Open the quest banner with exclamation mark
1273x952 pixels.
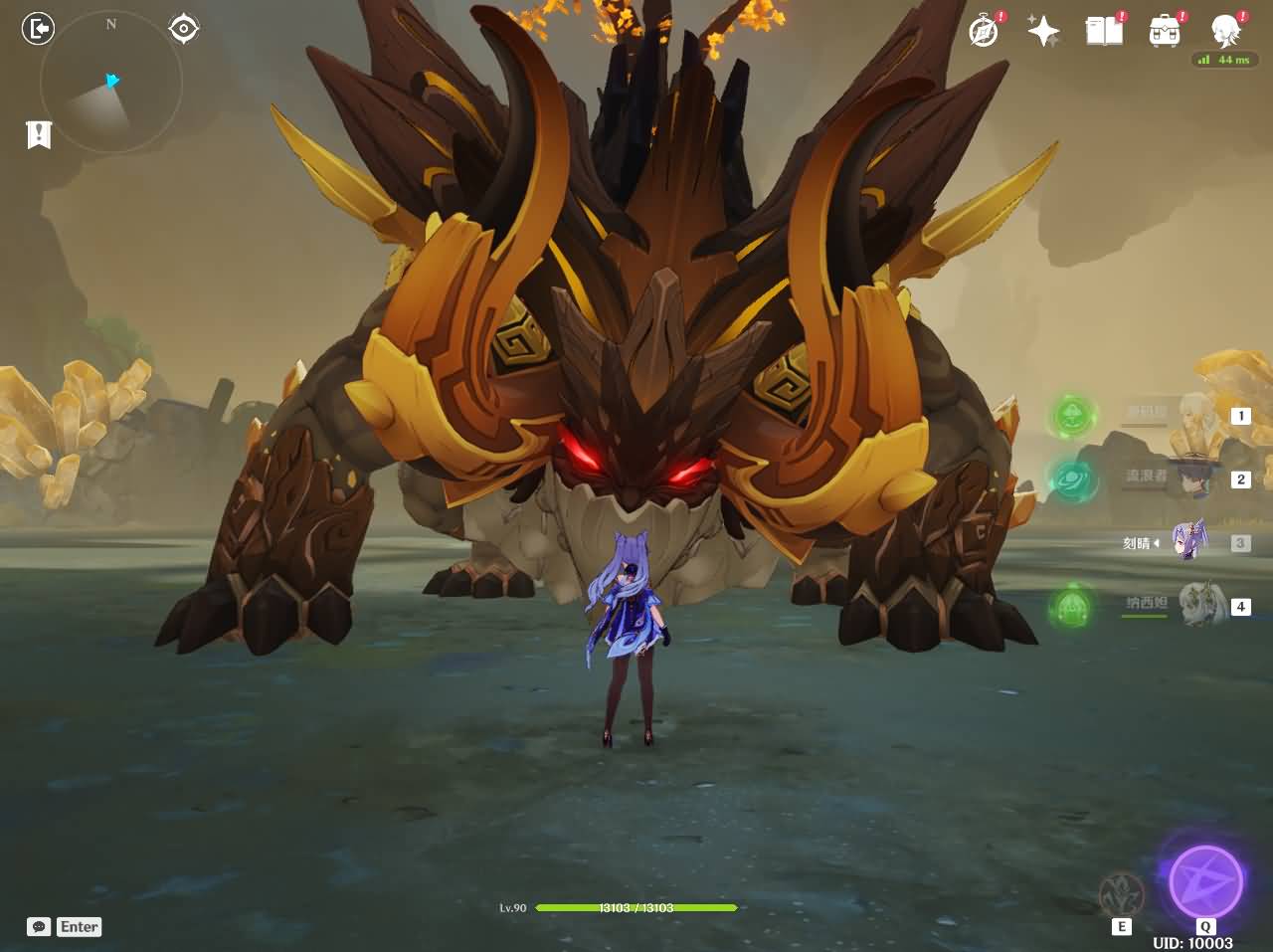39,134
